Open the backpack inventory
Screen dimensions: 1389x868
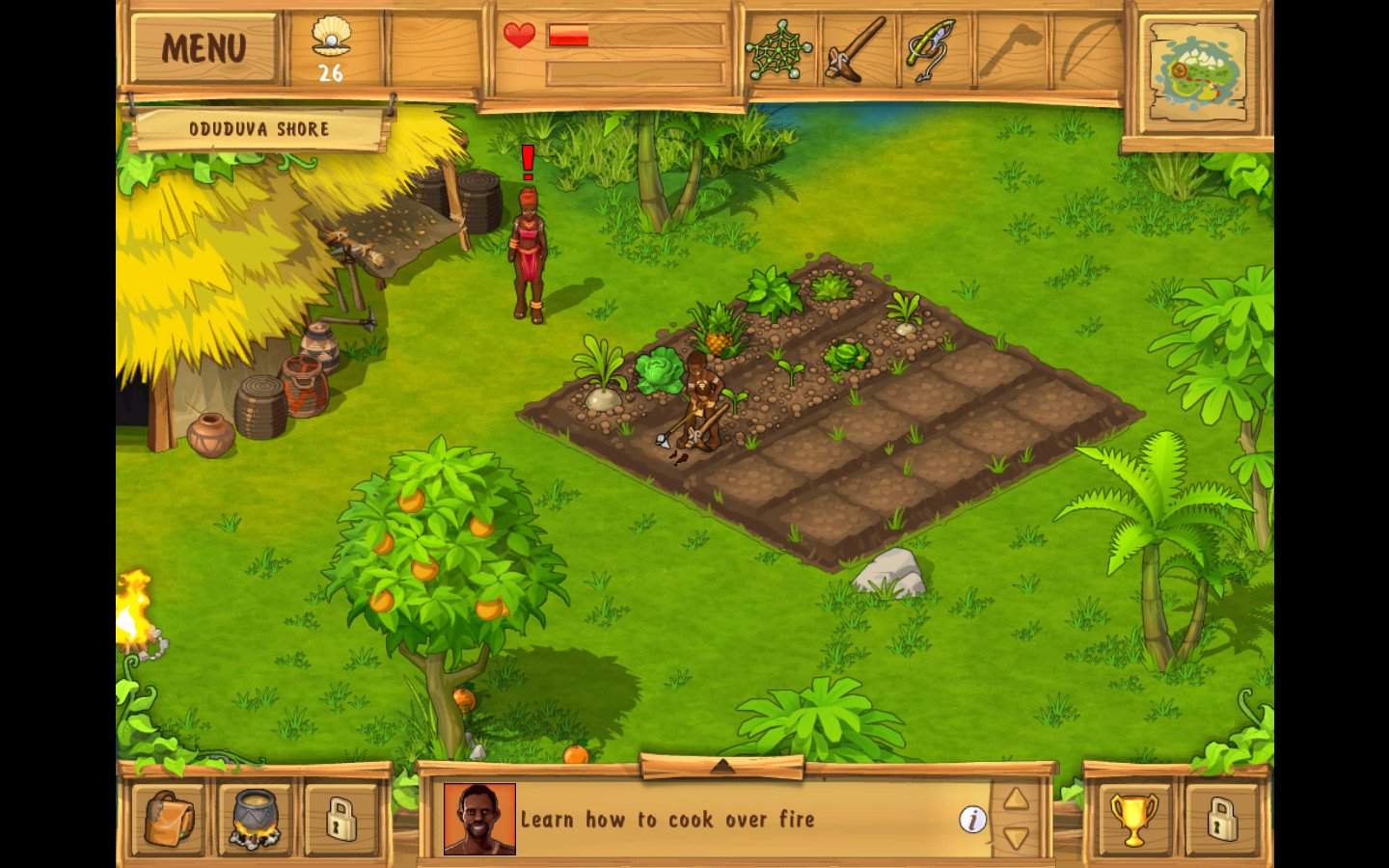click(169, 819)
